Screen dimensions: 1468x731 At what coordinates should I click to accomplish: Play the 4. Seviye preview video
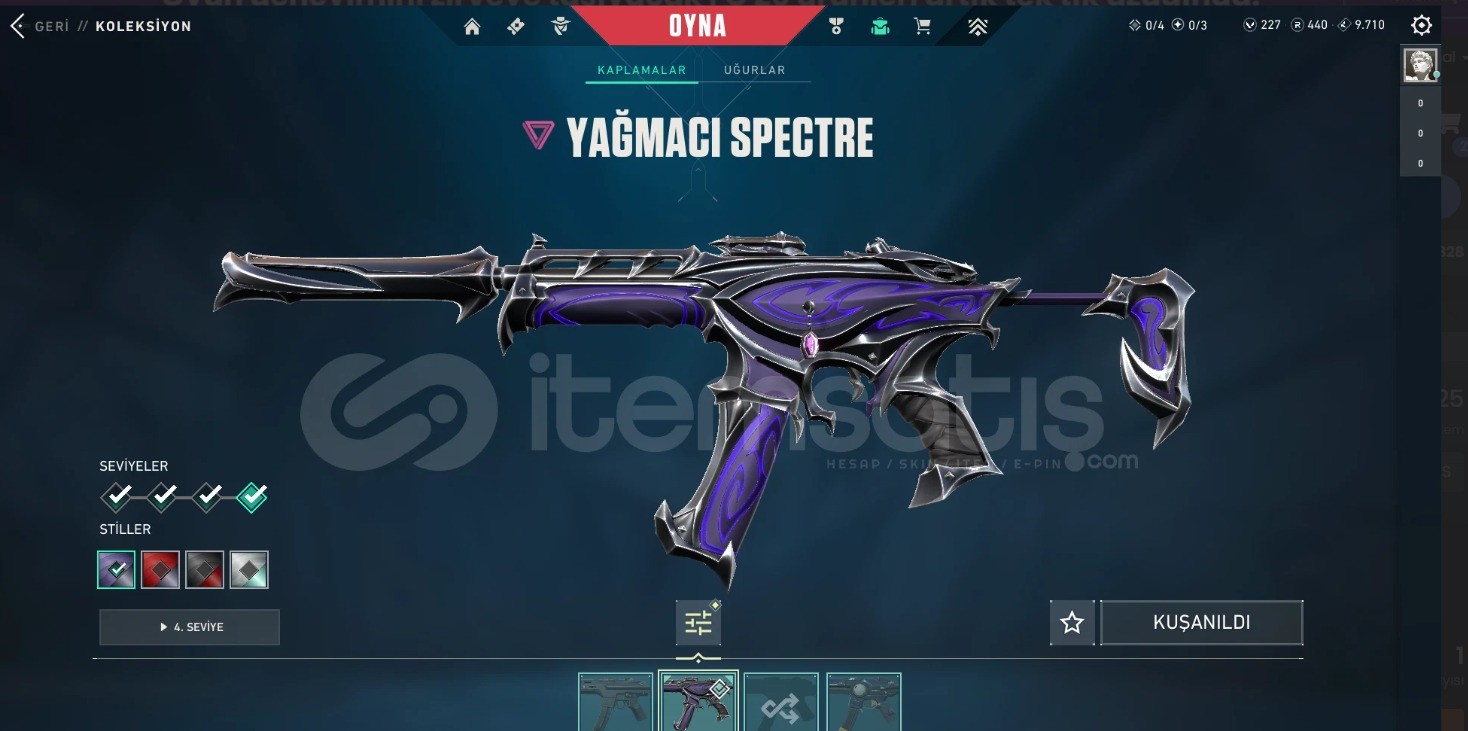coord(189,627)
